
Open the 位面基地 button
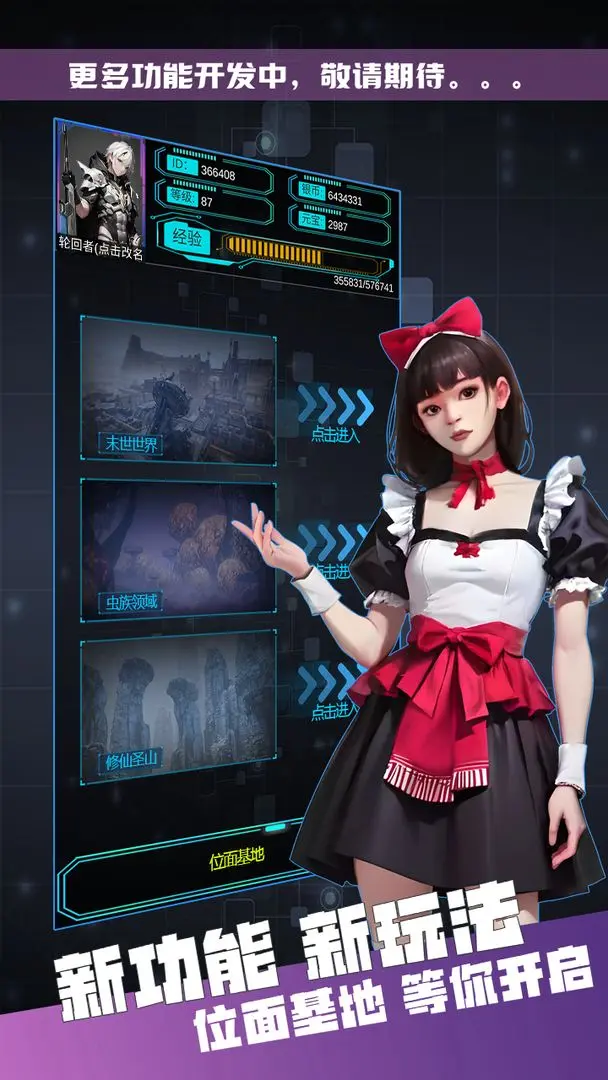(236, 858)
